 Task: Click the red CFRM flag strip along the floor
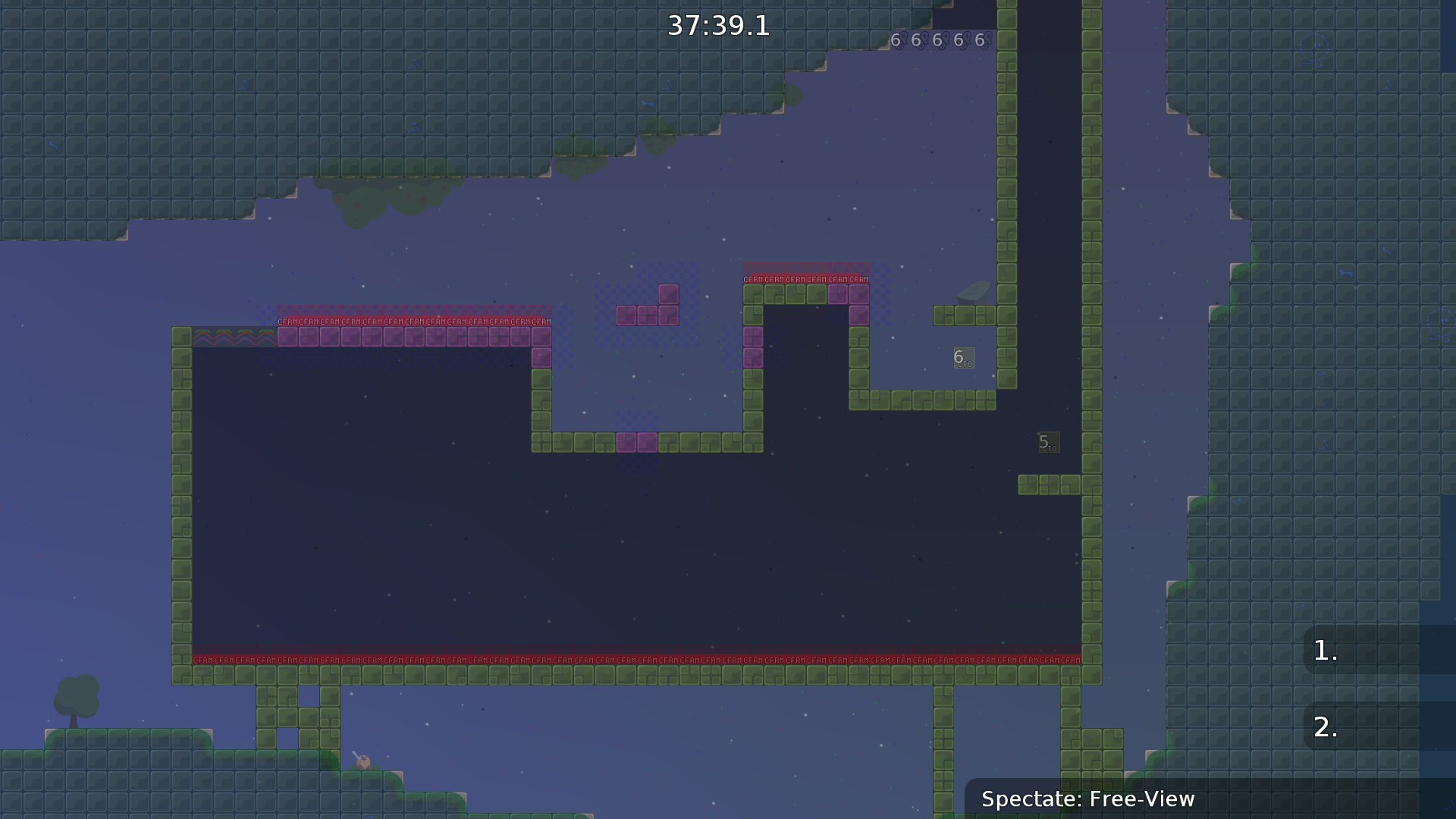point(637,659)
